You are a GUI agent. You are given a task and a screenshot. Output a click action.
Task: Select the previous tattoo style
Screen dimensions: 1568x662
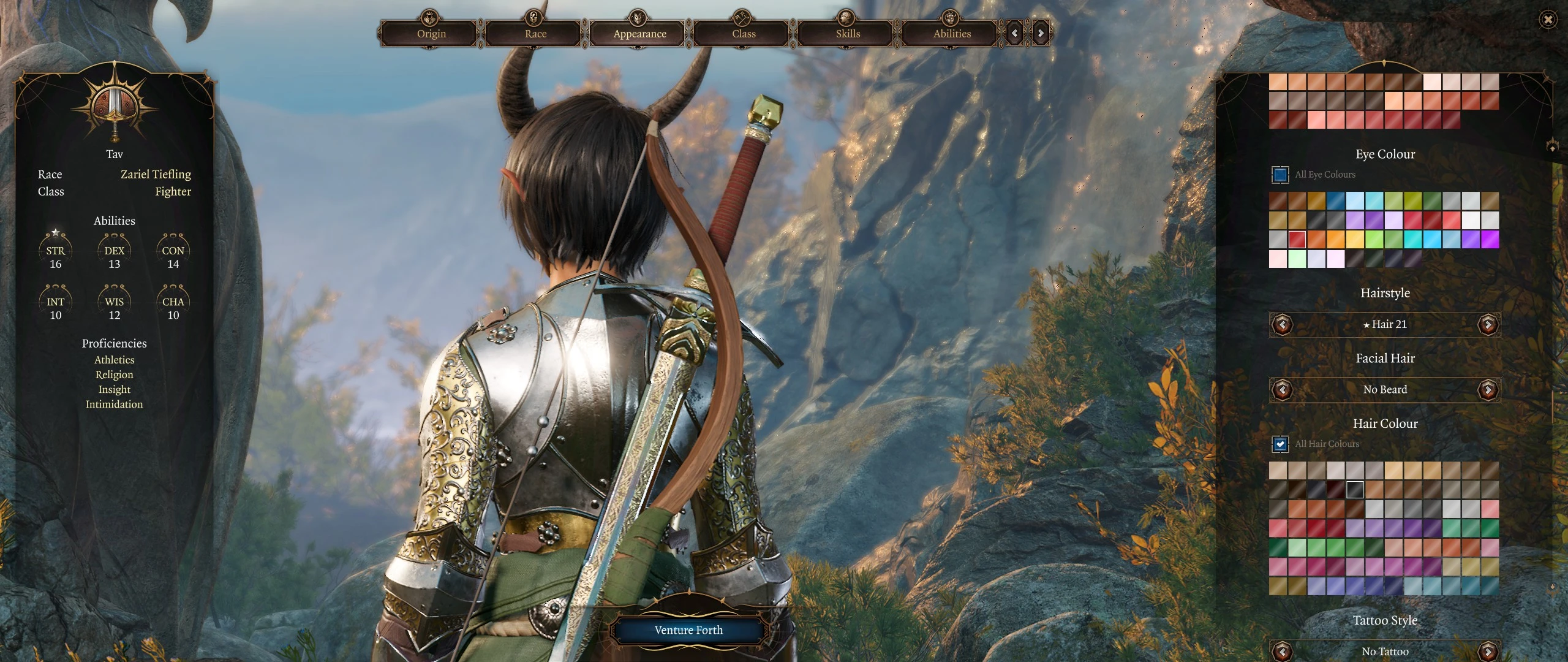1282,651
